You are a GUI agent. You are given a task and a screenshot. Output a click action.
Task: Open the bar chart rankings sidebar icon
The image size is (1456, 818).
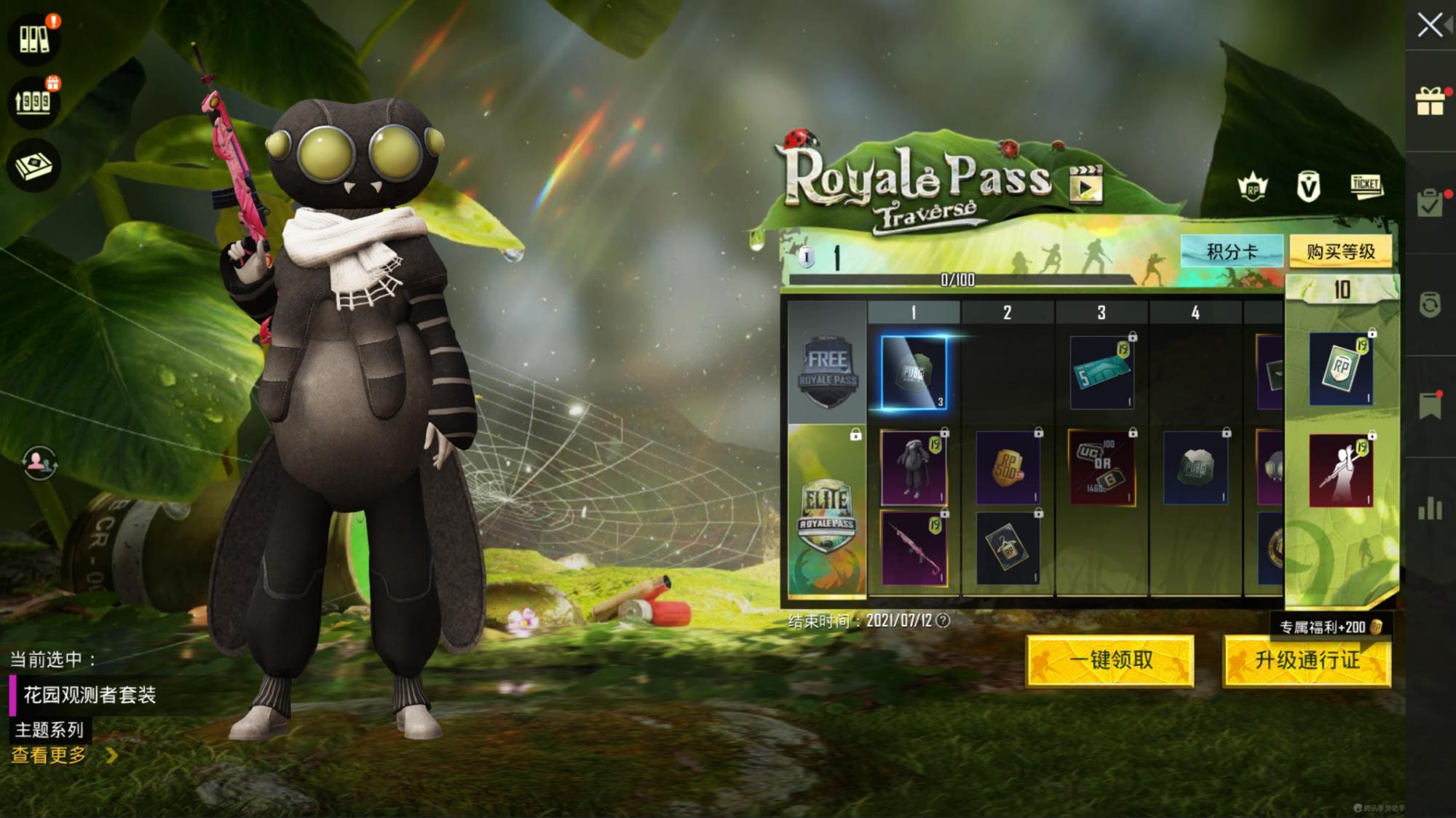click(1430, 508)
